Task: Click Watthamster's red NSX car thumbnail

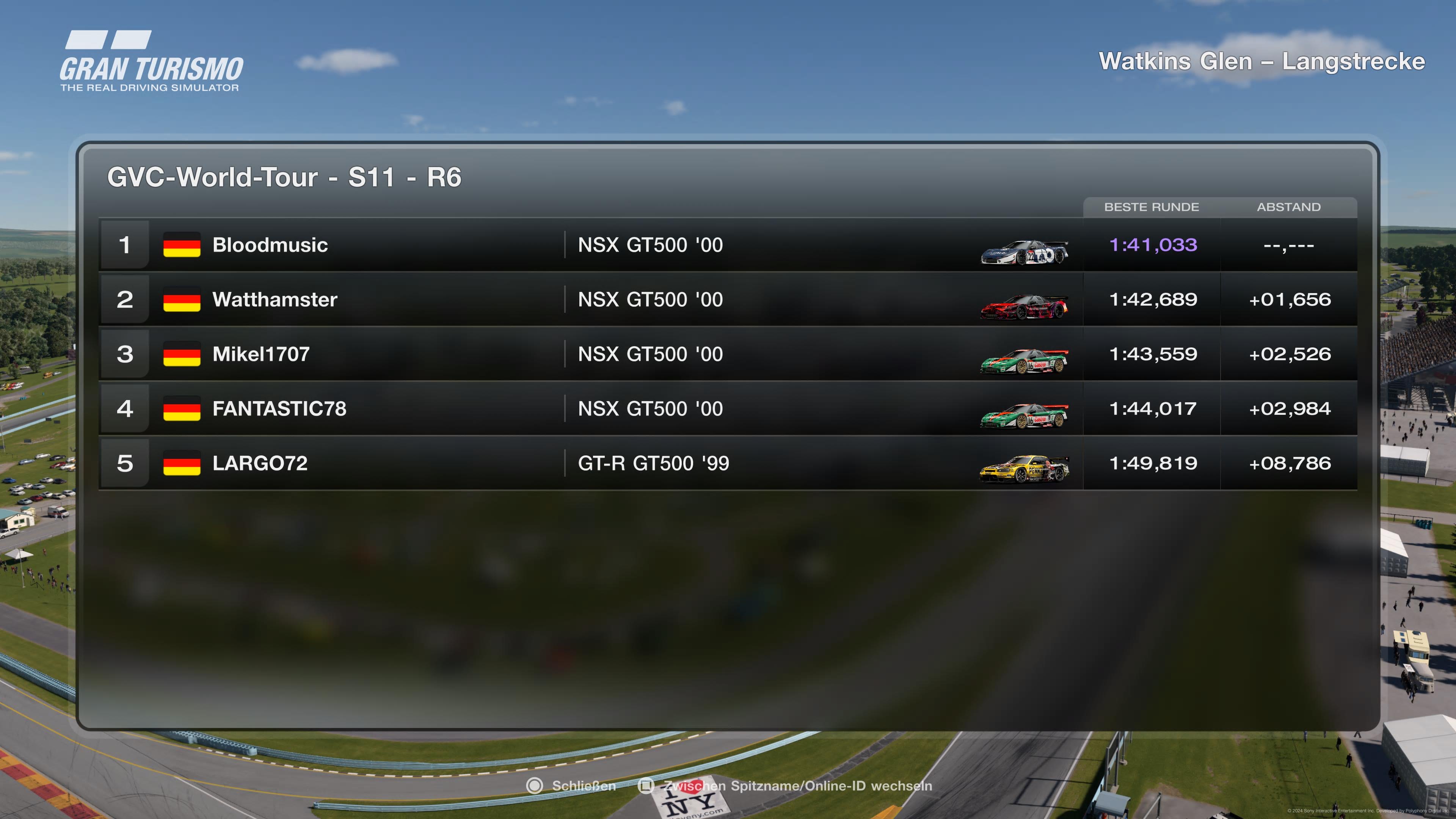Action: point(1024,307)
